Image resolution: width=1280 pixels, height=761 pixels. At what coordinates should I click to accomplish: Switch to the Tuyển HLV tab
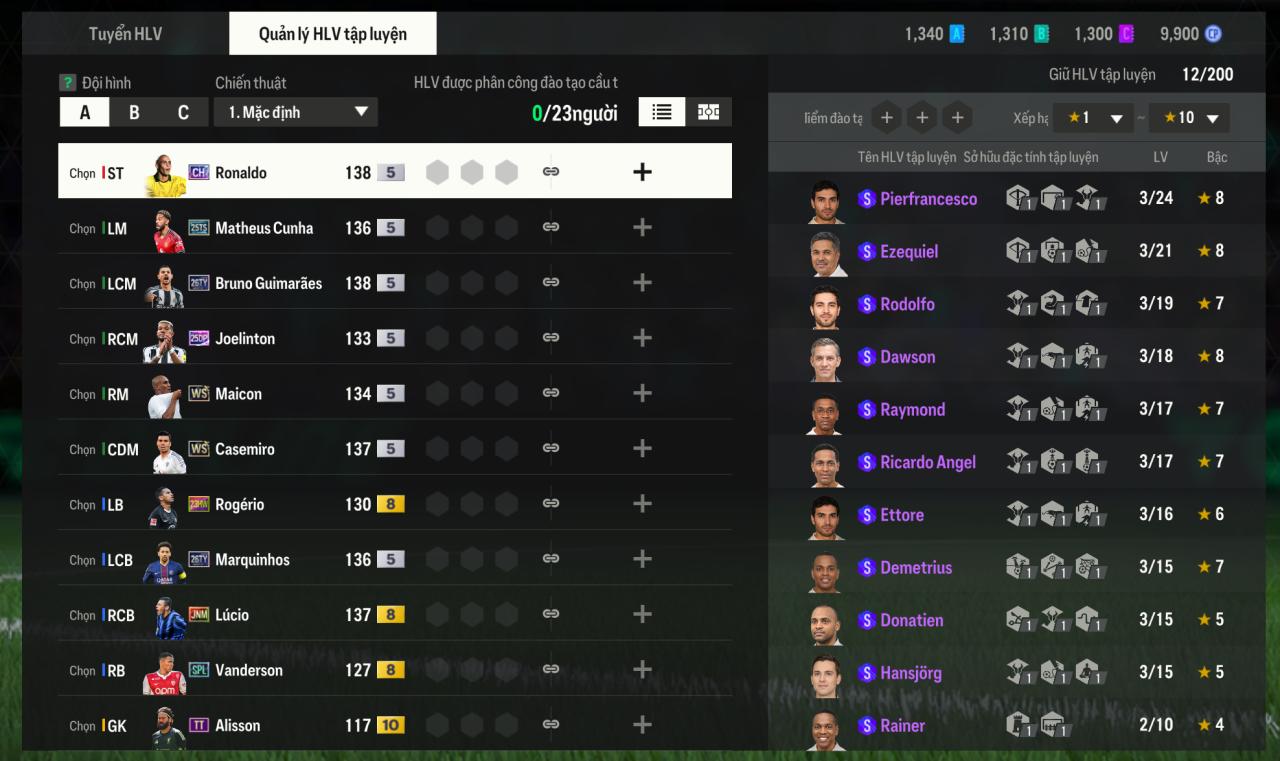tap(125, 34)
